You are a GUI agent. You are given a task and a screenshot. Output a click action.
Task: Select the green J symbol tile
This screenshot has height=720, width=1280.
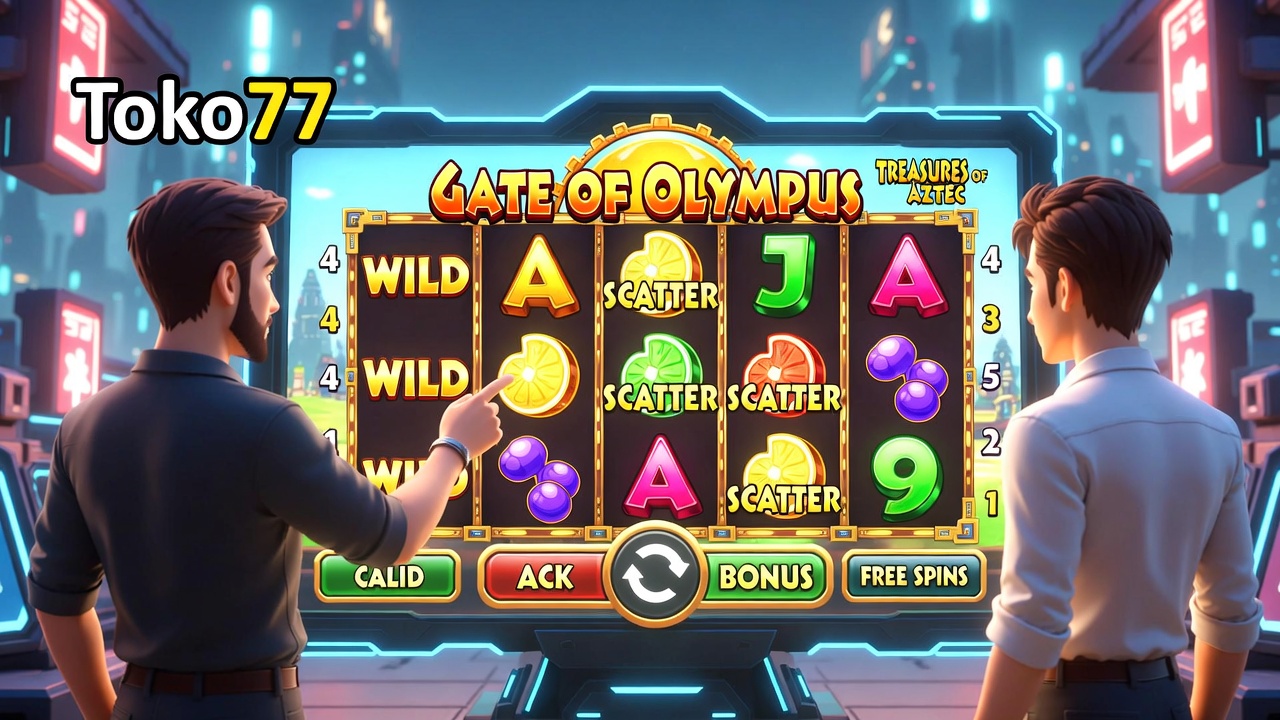784,273
